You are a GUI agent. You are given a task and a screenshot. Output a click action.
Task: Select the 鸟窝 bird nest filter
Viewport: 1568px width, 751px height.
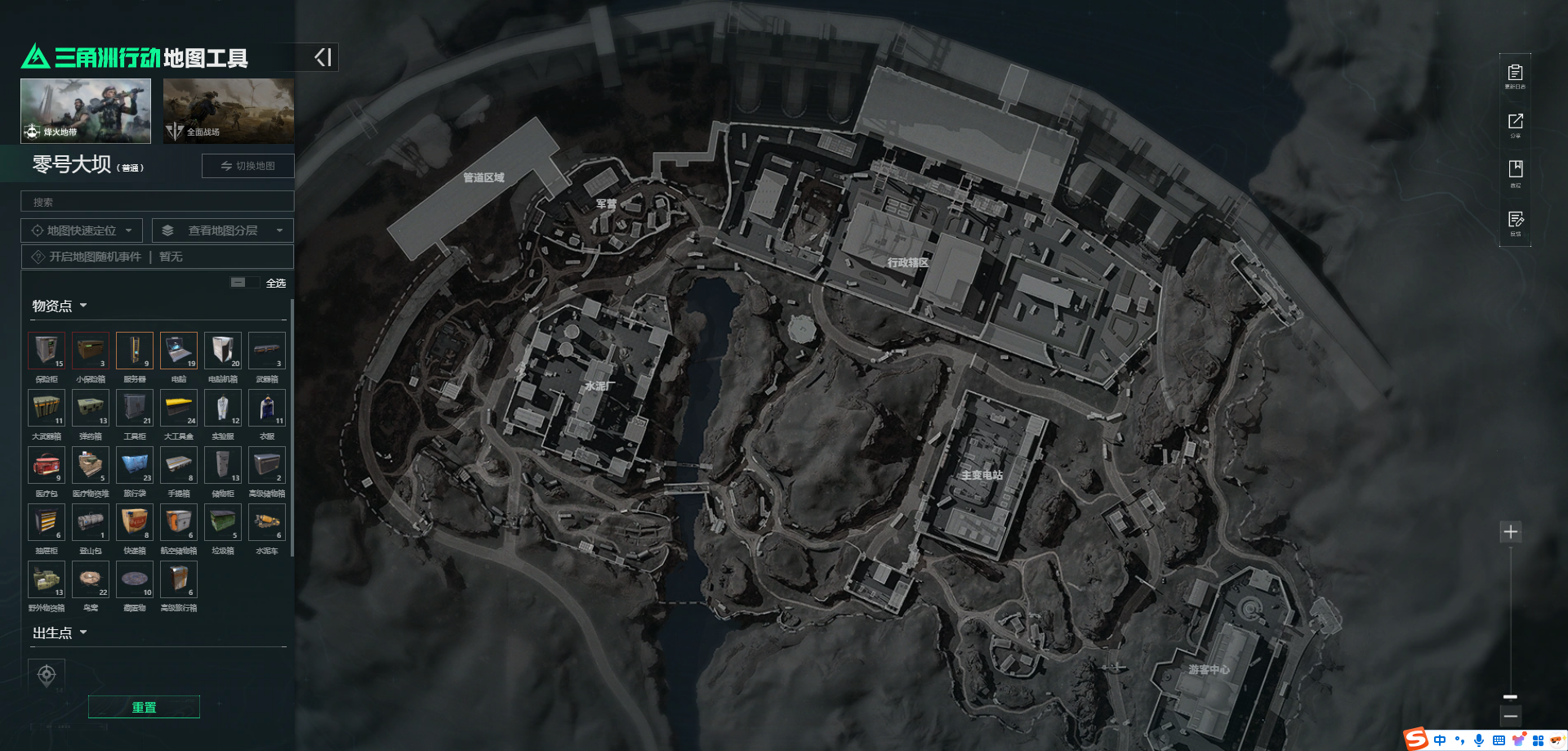coord(91,579)
